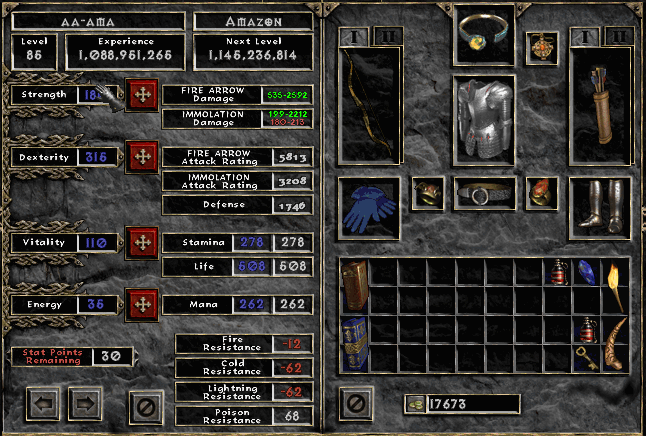Select the plate body armor
Image resolution: width=646 pixels, height=436 pixels.
pyautogui.click(x=485, y=118)
